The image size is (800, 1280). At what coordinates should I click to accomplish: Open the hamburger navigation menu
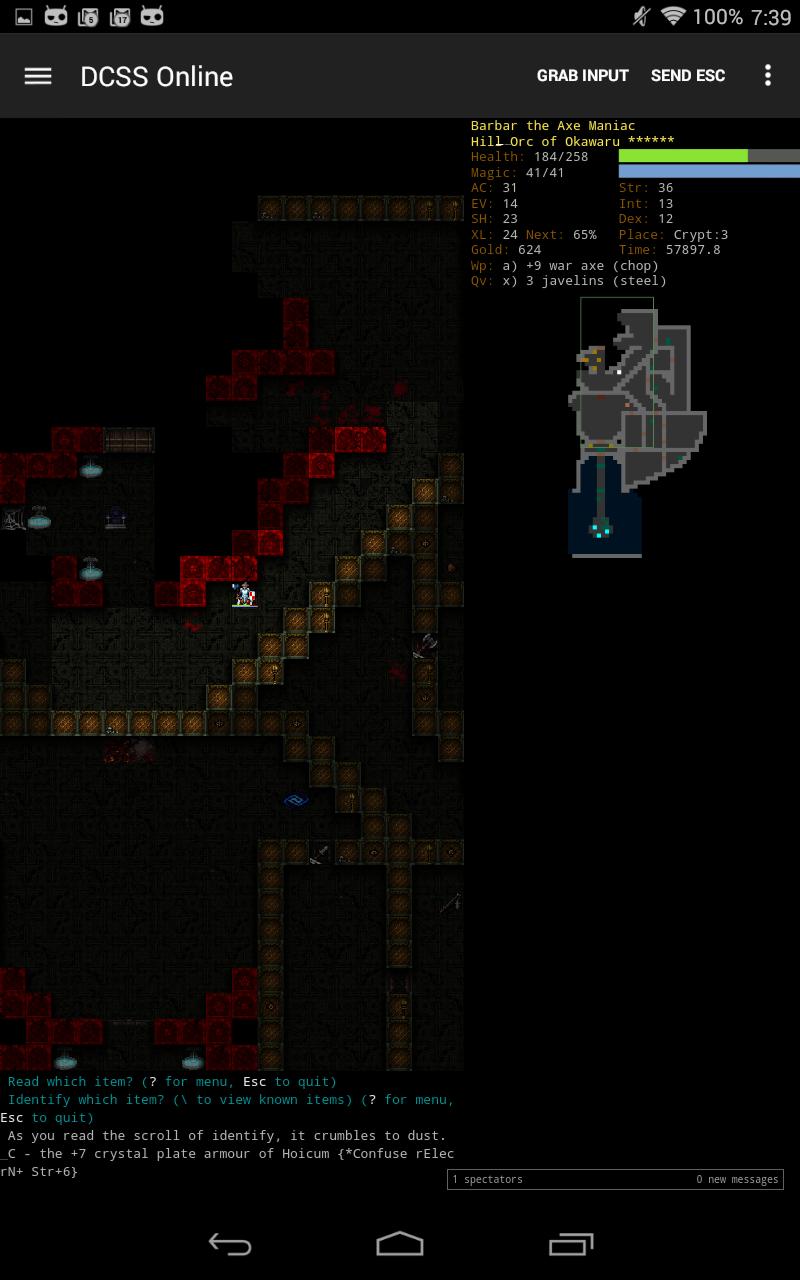[38, 76]
